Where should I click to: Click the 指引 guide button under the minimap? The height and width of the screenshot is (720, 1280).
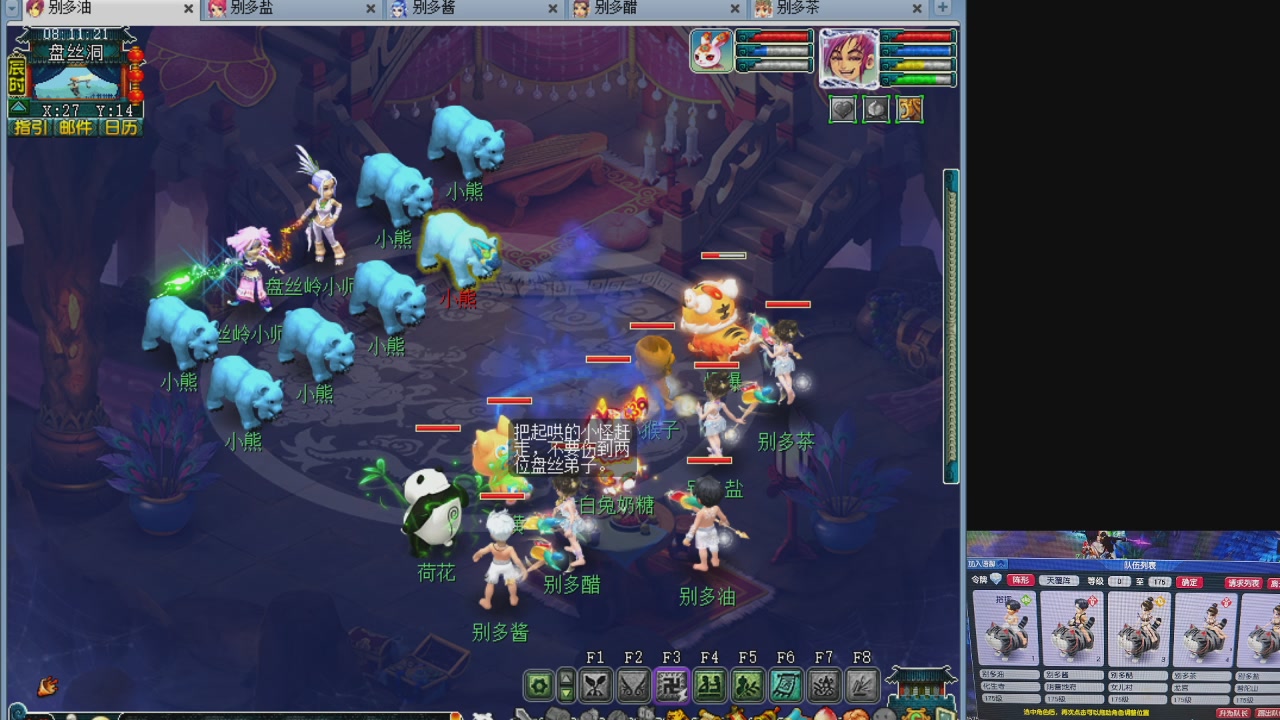[31, 126]
